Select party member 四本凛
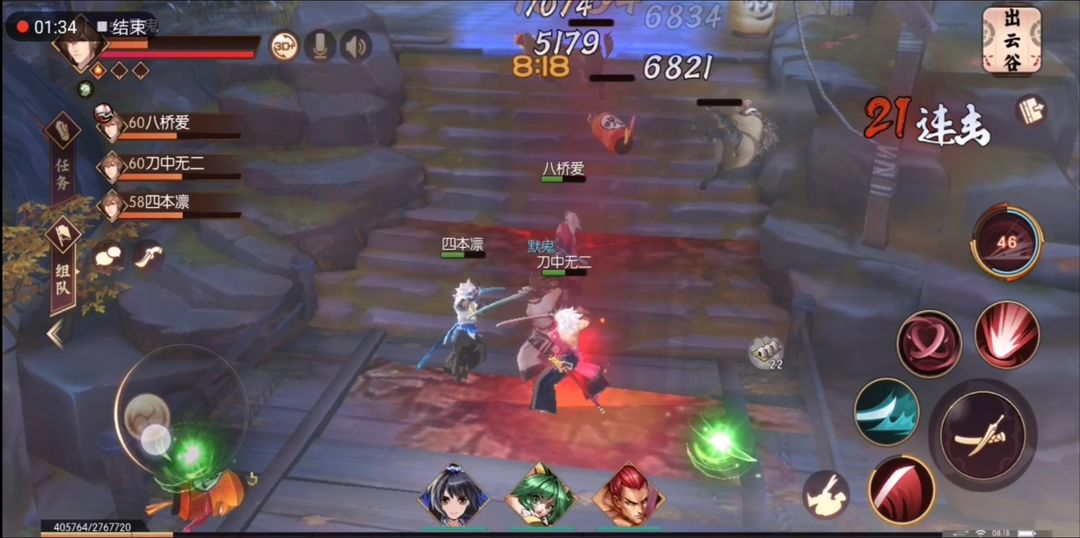 pyautogui.click(x=160, y=203)
